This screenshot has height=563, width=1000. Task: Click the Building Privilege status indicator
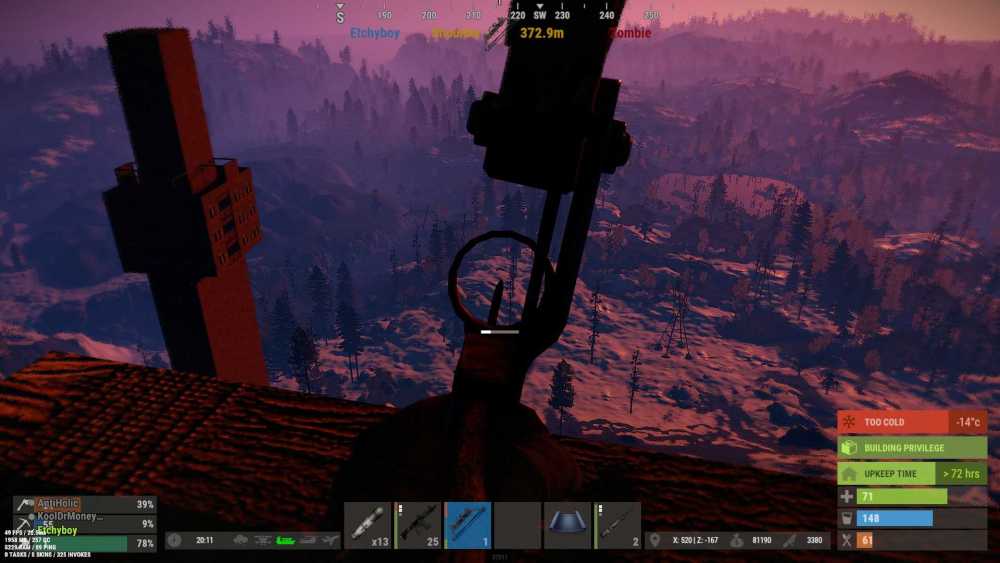coord(912,447)
